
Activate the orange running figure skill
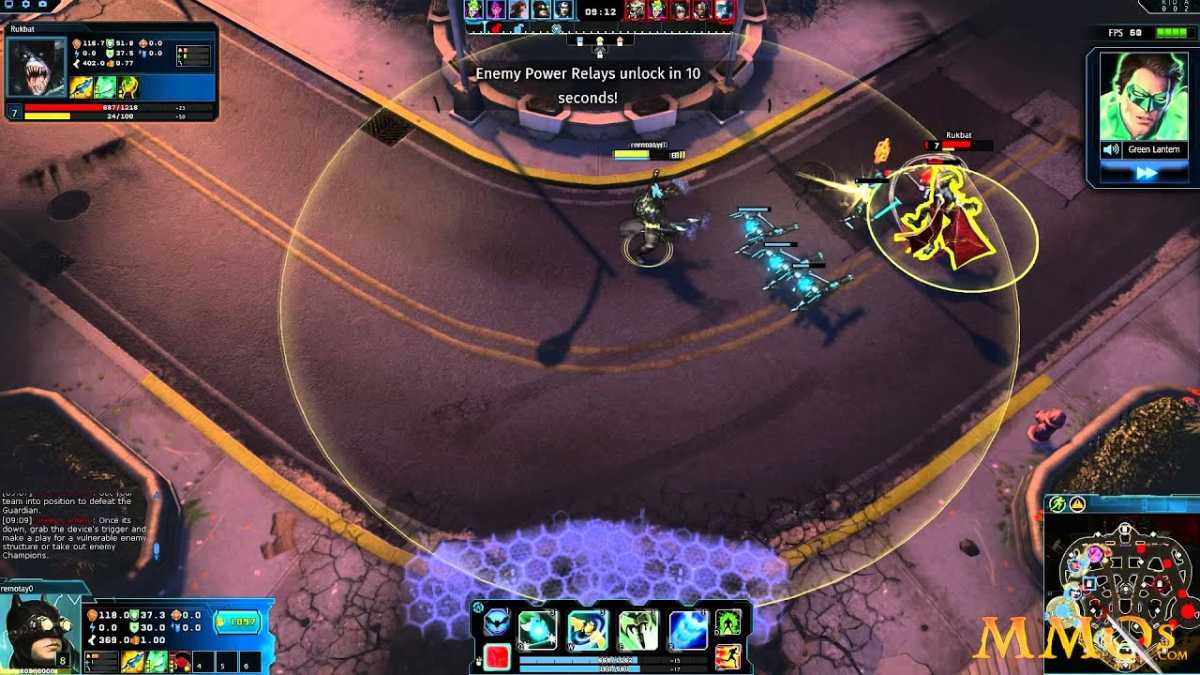(x=728, y=656)
